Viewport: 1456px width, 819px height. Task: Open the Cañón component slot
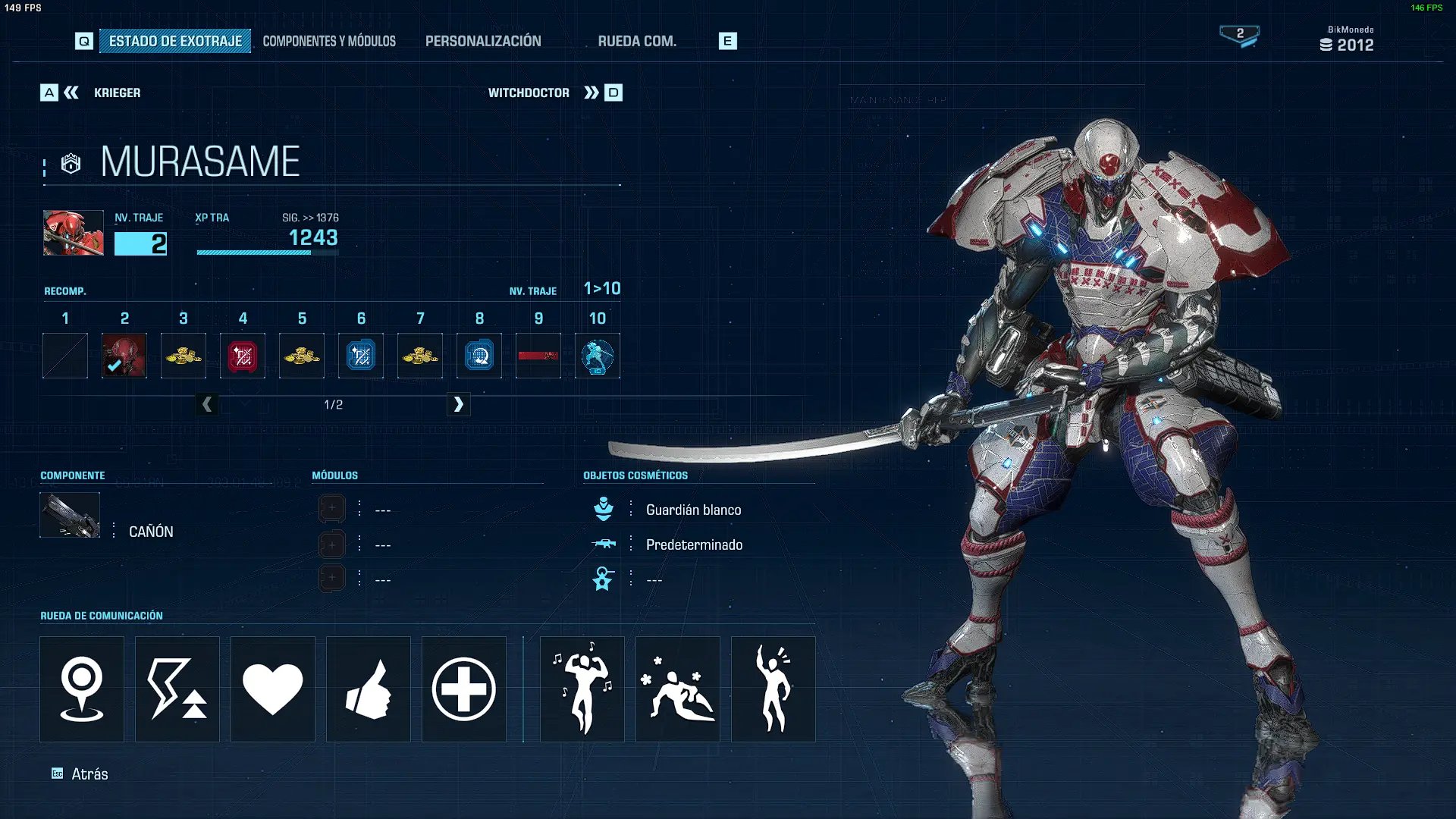coord(70,516)
